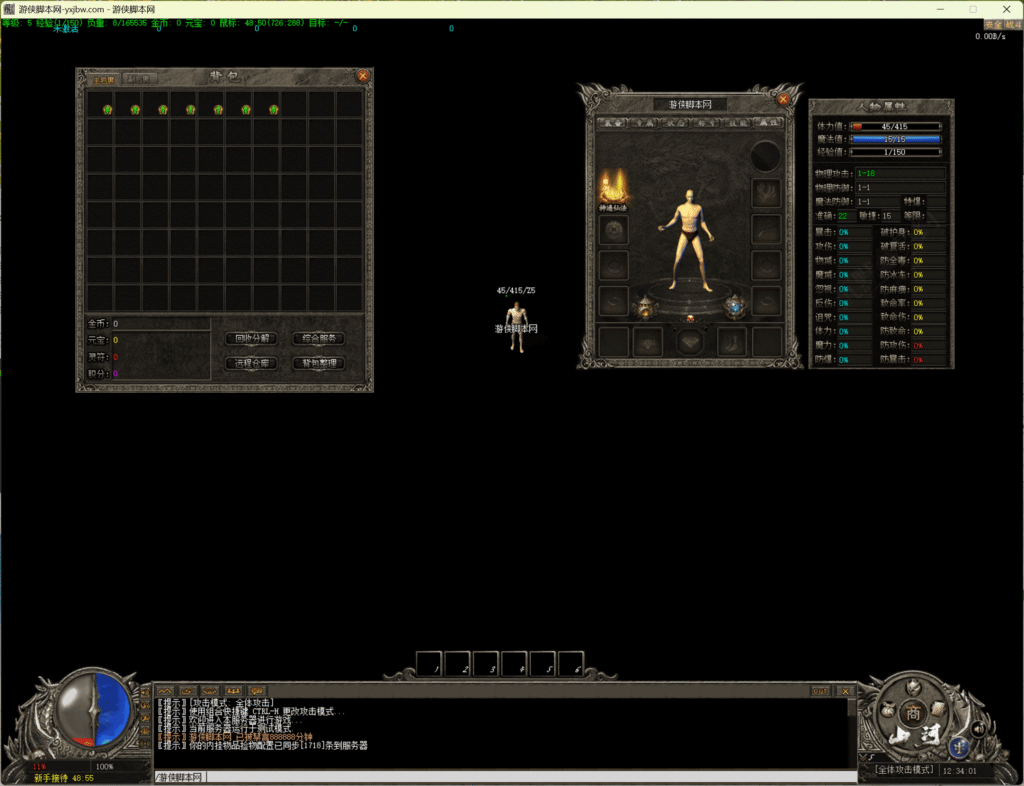Image resolution: width=1024 pixels, height=786 pixels.
Task: Close the chat log panel
Action: [845, 690]
